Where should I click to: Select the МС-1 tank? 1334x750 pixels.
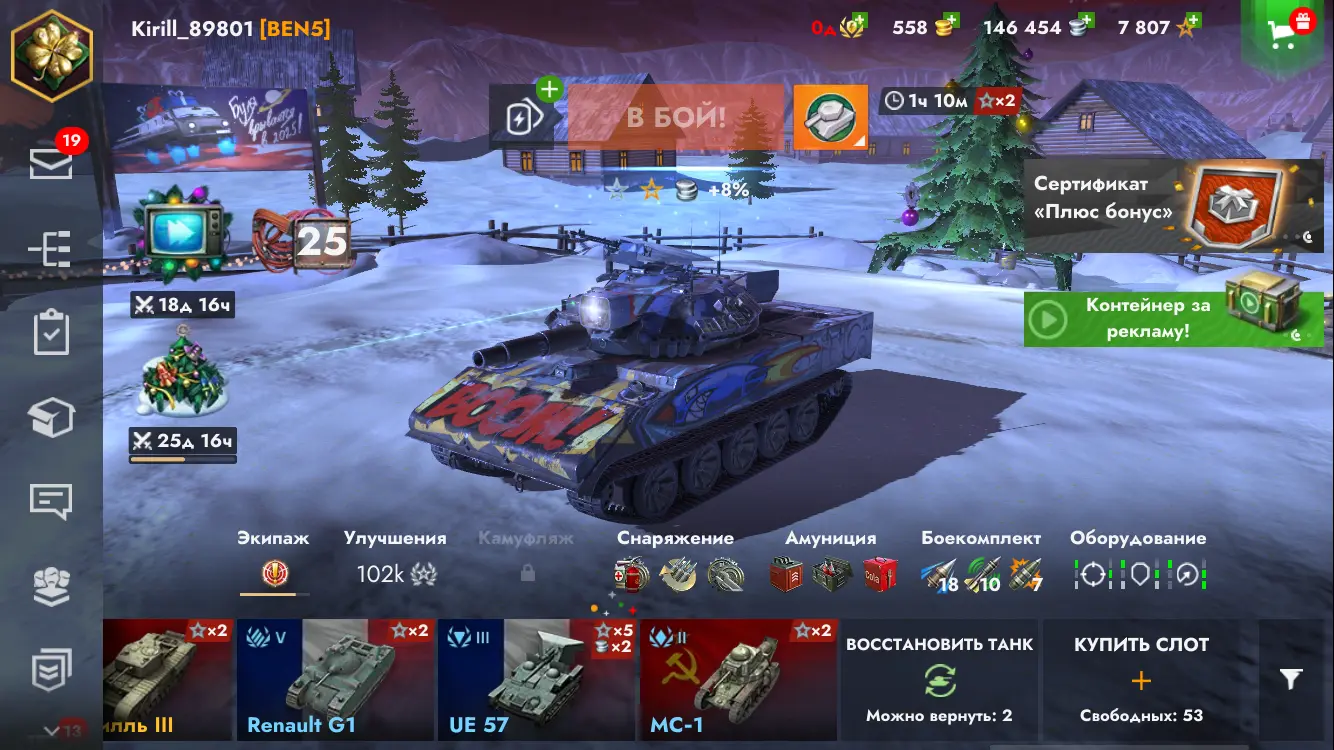(738, 679)
